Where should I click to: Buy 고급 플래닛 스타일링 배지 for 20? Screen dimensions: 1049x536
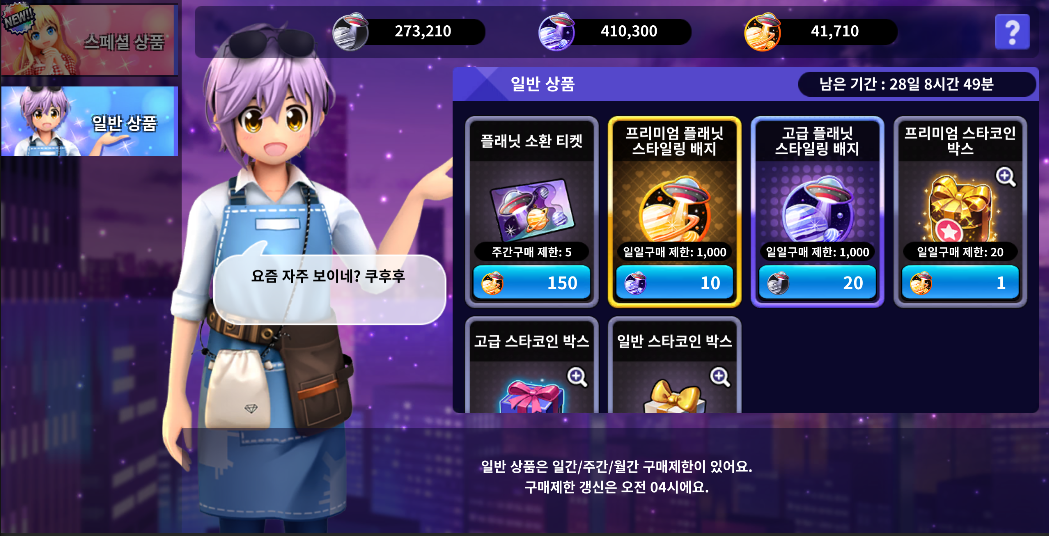click(x=817, y=283)
